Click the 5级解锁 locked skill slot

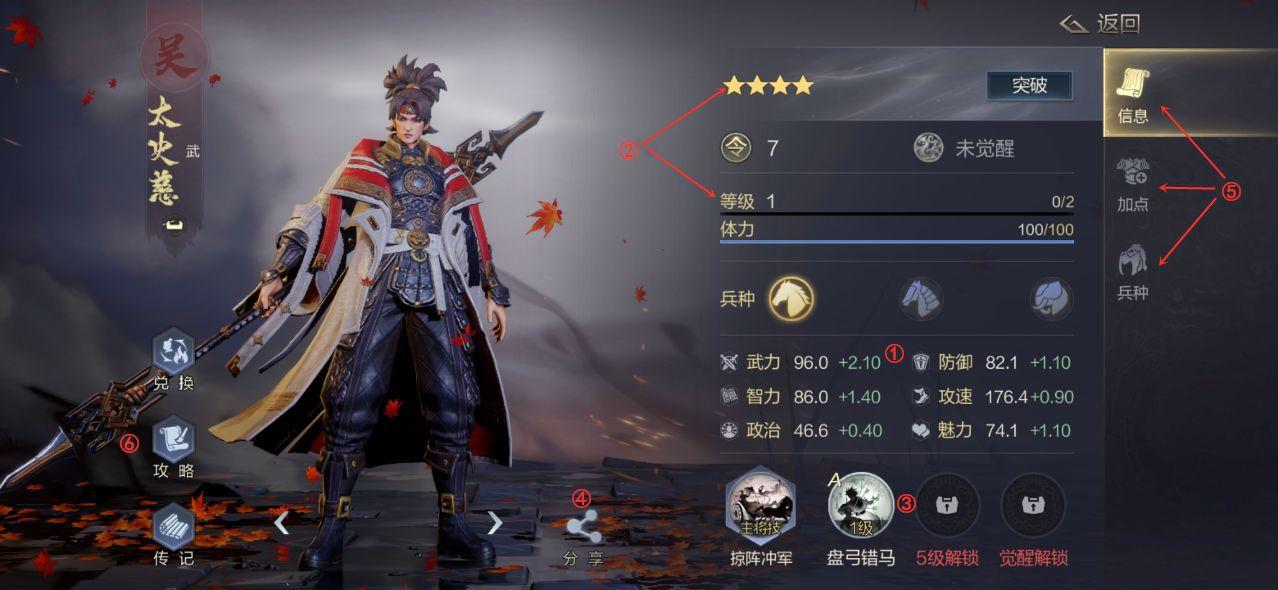(x=947, y=505)
